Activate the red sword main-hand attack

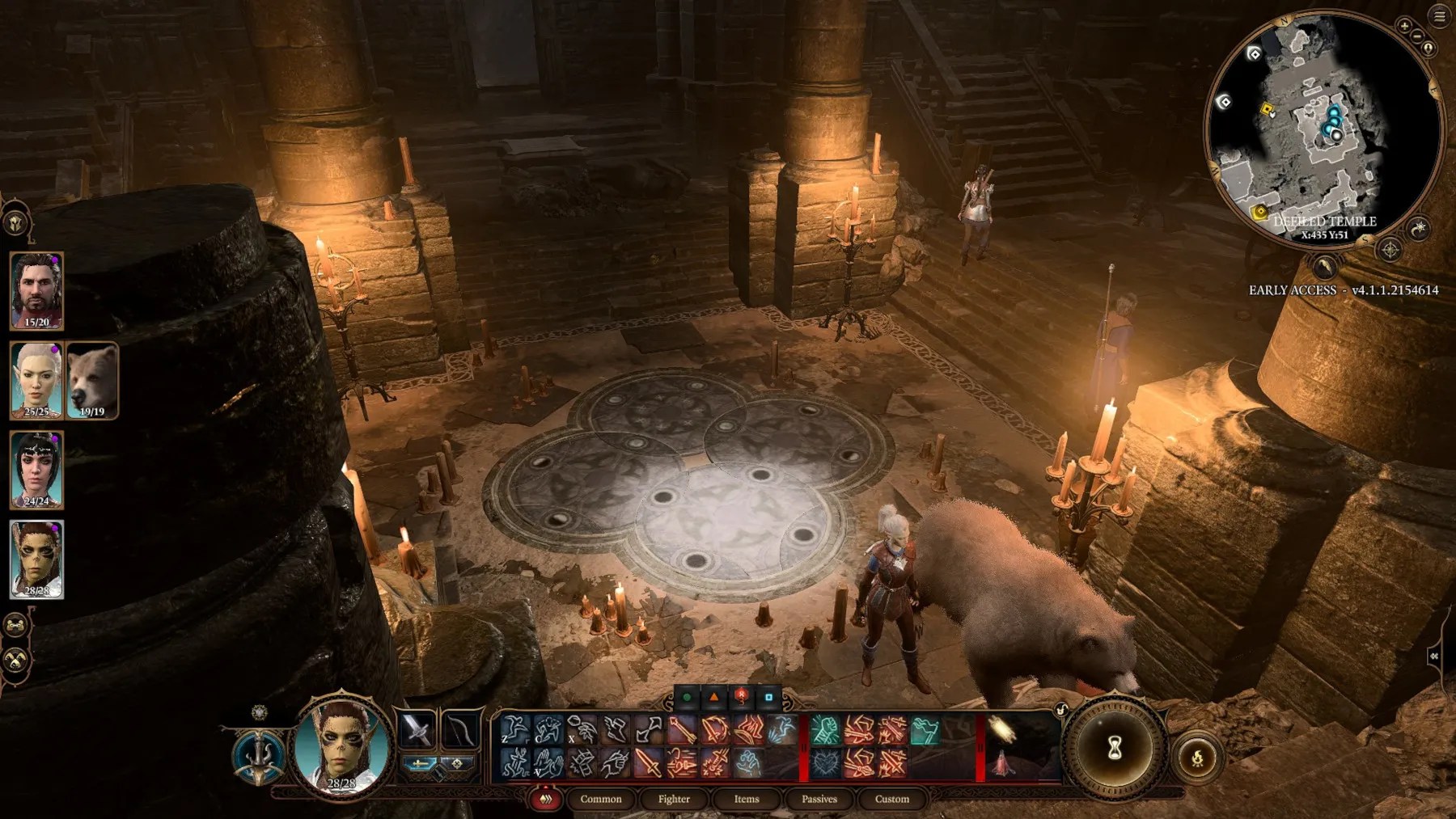click(x=648, y=762)
